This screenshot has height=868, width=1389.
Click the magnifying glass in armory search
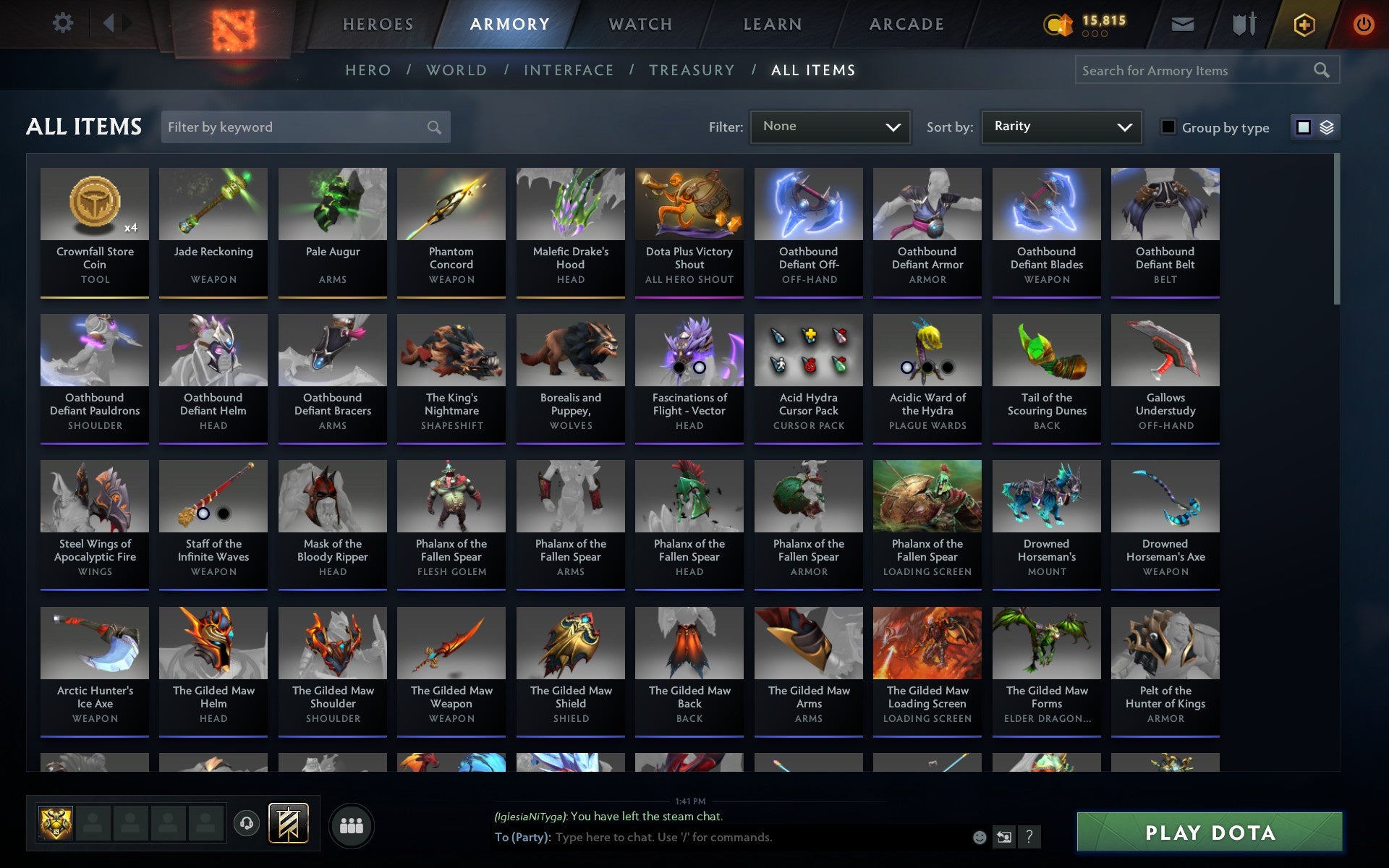(1321, 70)
